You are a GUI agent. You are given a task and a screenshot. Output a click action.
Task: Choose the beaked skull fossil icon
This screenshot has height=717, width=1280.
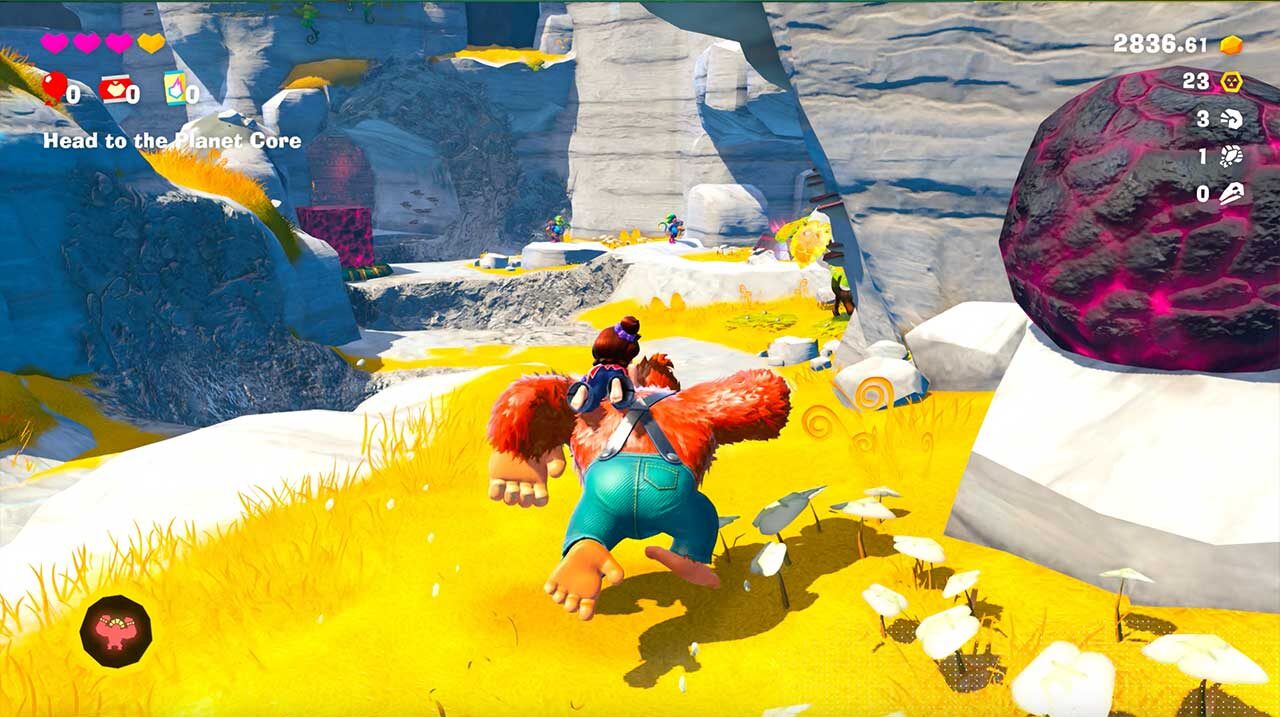coord(1231,194)
